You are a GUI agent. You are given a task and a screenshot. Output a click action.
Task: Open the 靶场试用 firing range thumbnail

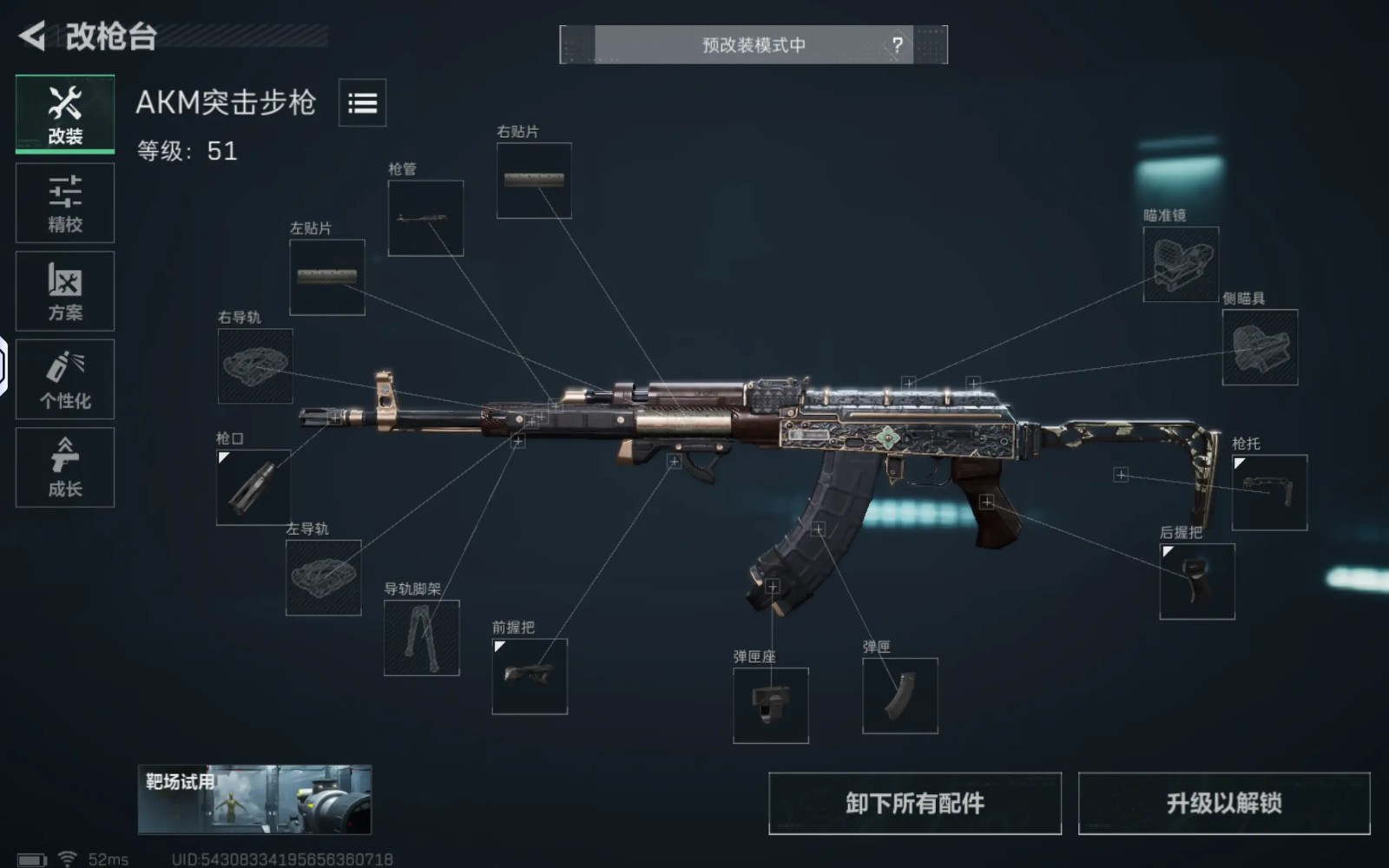(x=254, y=799)
